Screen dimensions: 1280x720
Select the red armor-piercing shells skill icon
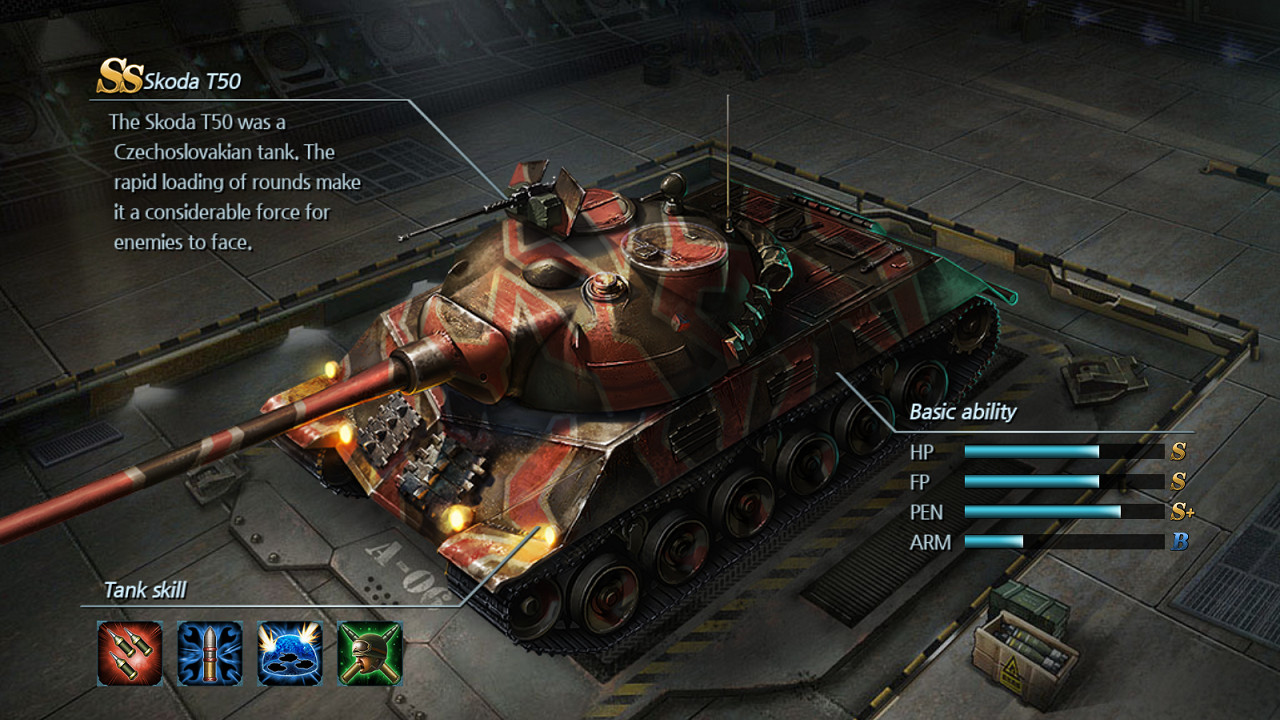130,652
